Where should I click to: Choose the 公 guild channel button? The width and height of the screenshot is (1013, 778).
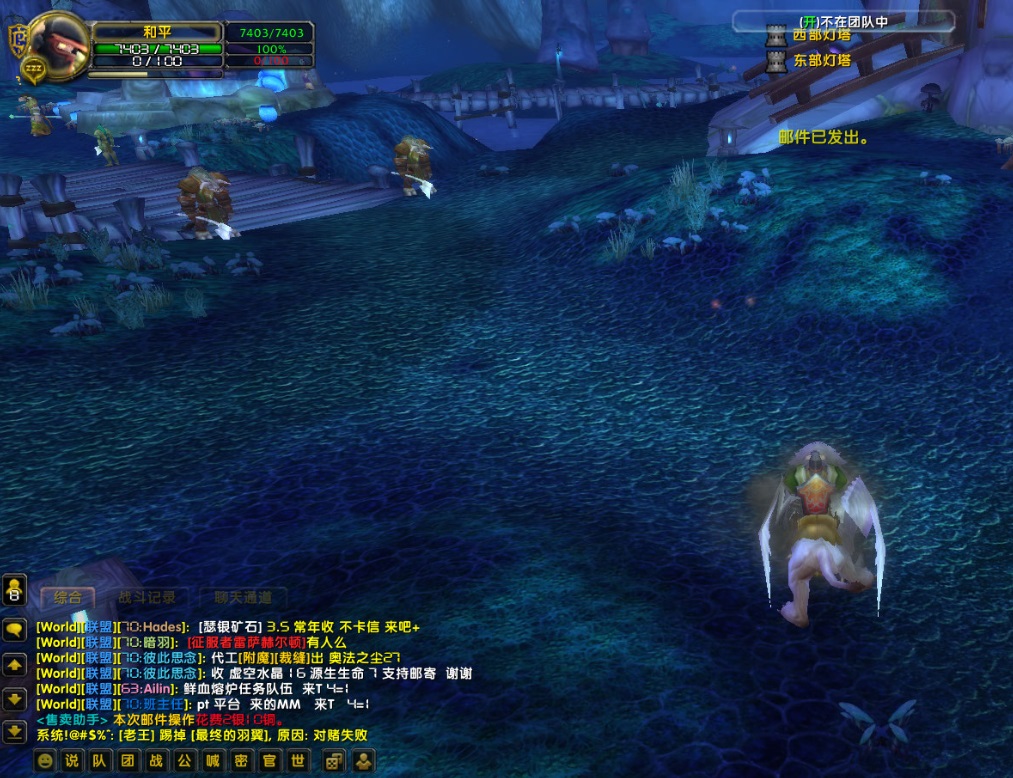185,761
